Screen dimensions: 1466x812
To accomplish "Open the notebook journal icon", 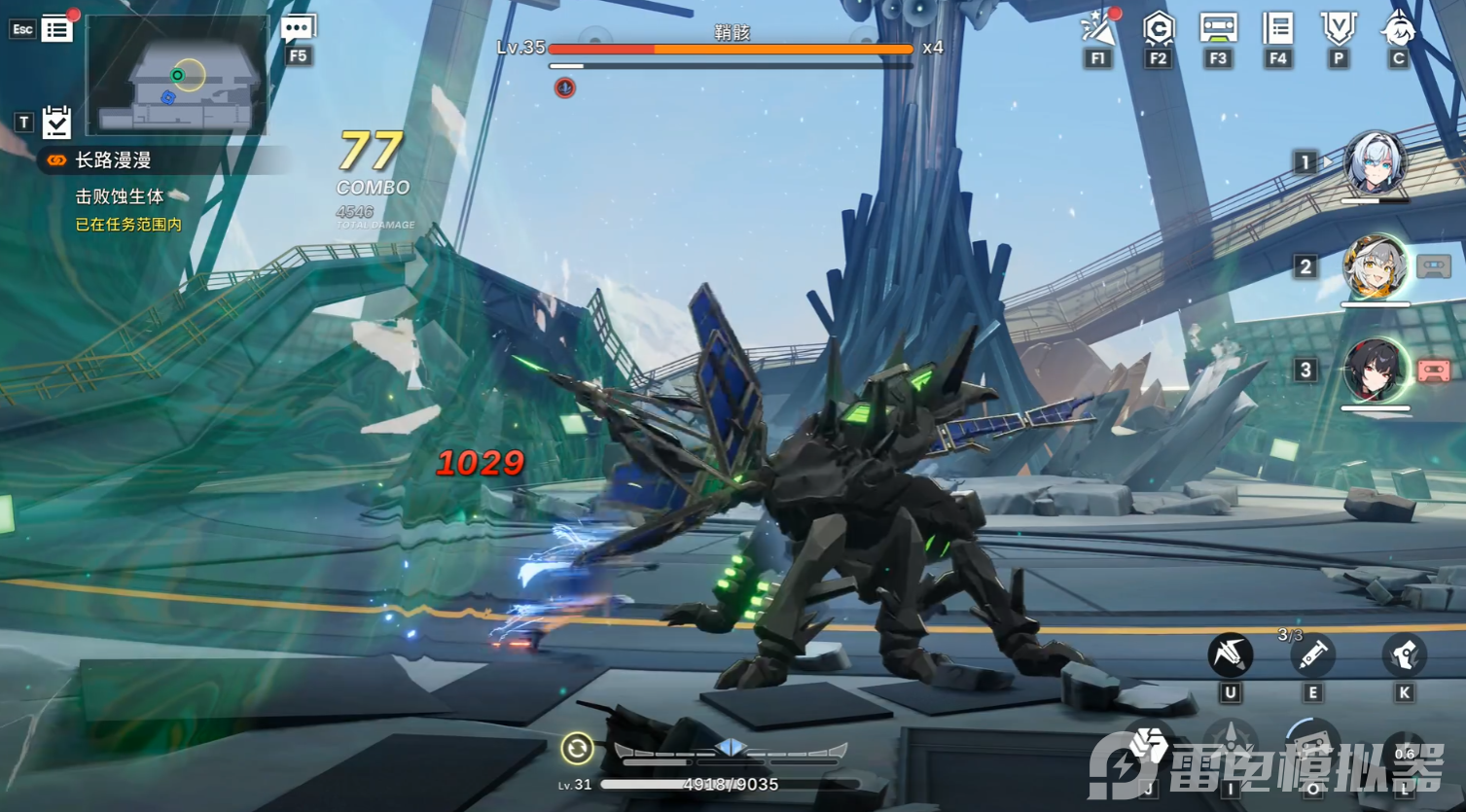I will (1277, 29).
